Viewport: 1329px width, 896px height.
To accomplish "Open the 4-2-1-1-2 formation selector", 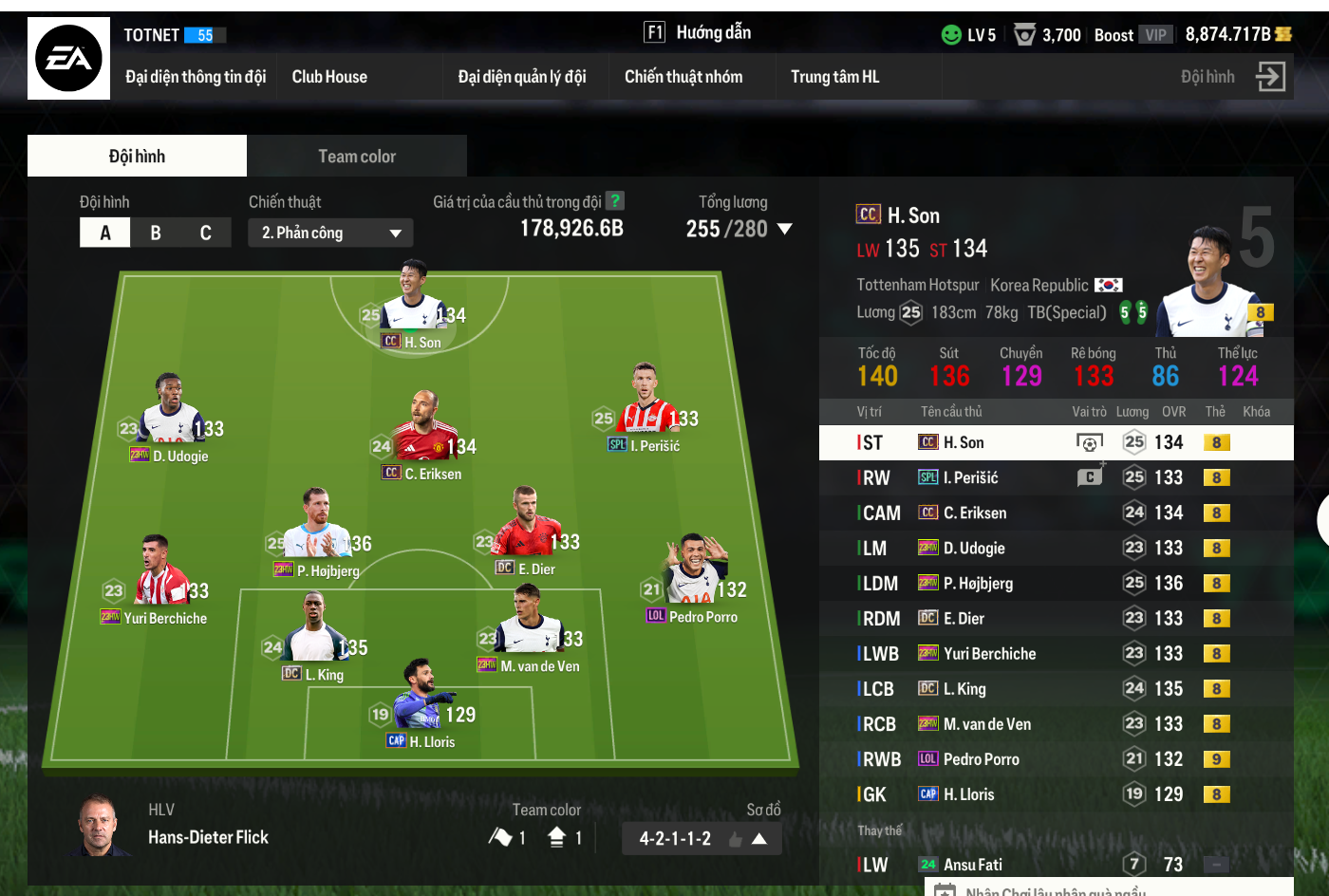I will pyautogui.click(x=701, y=838).
